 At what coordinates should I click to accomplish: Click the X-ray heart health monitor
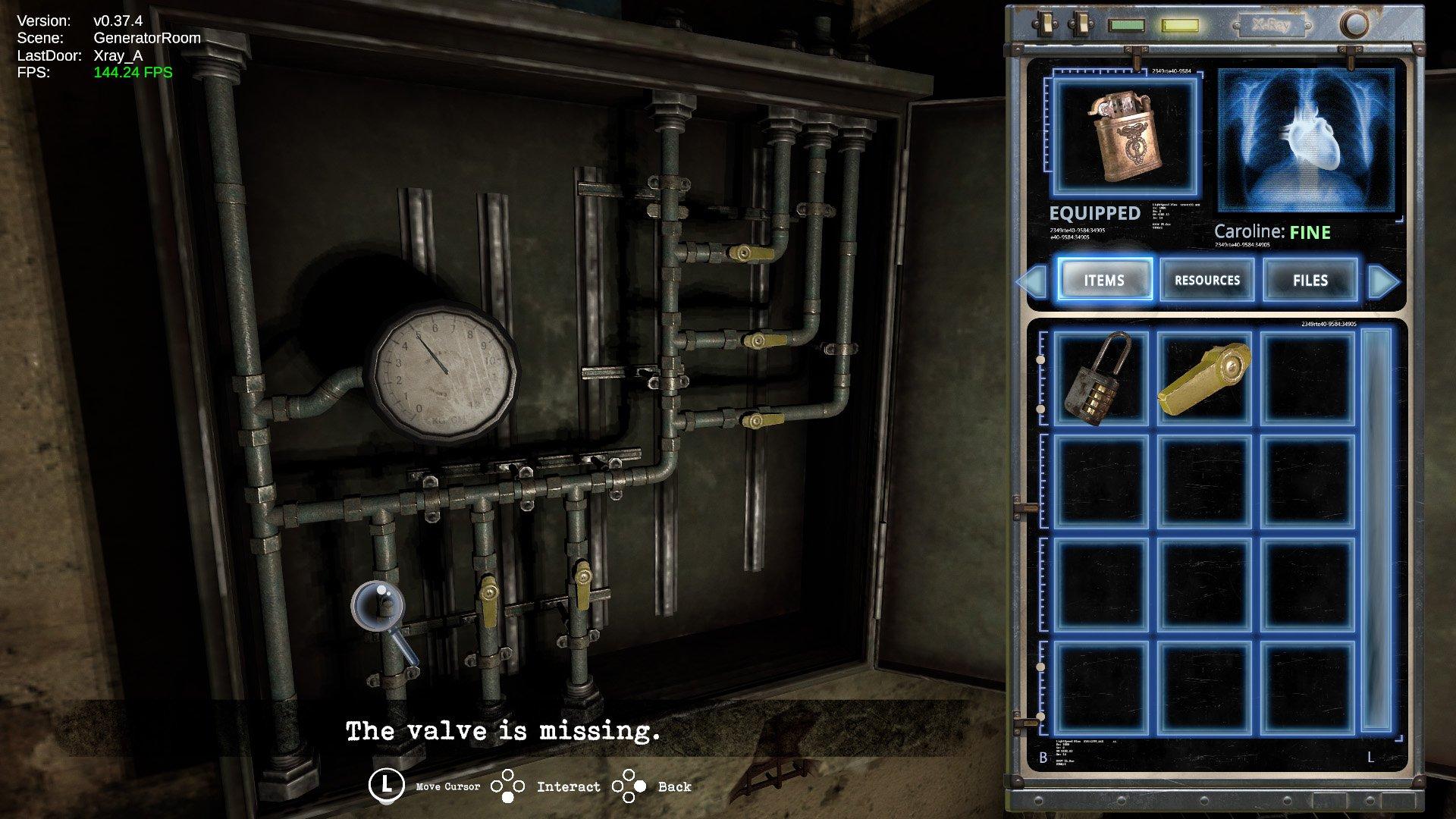[1306, 140]
